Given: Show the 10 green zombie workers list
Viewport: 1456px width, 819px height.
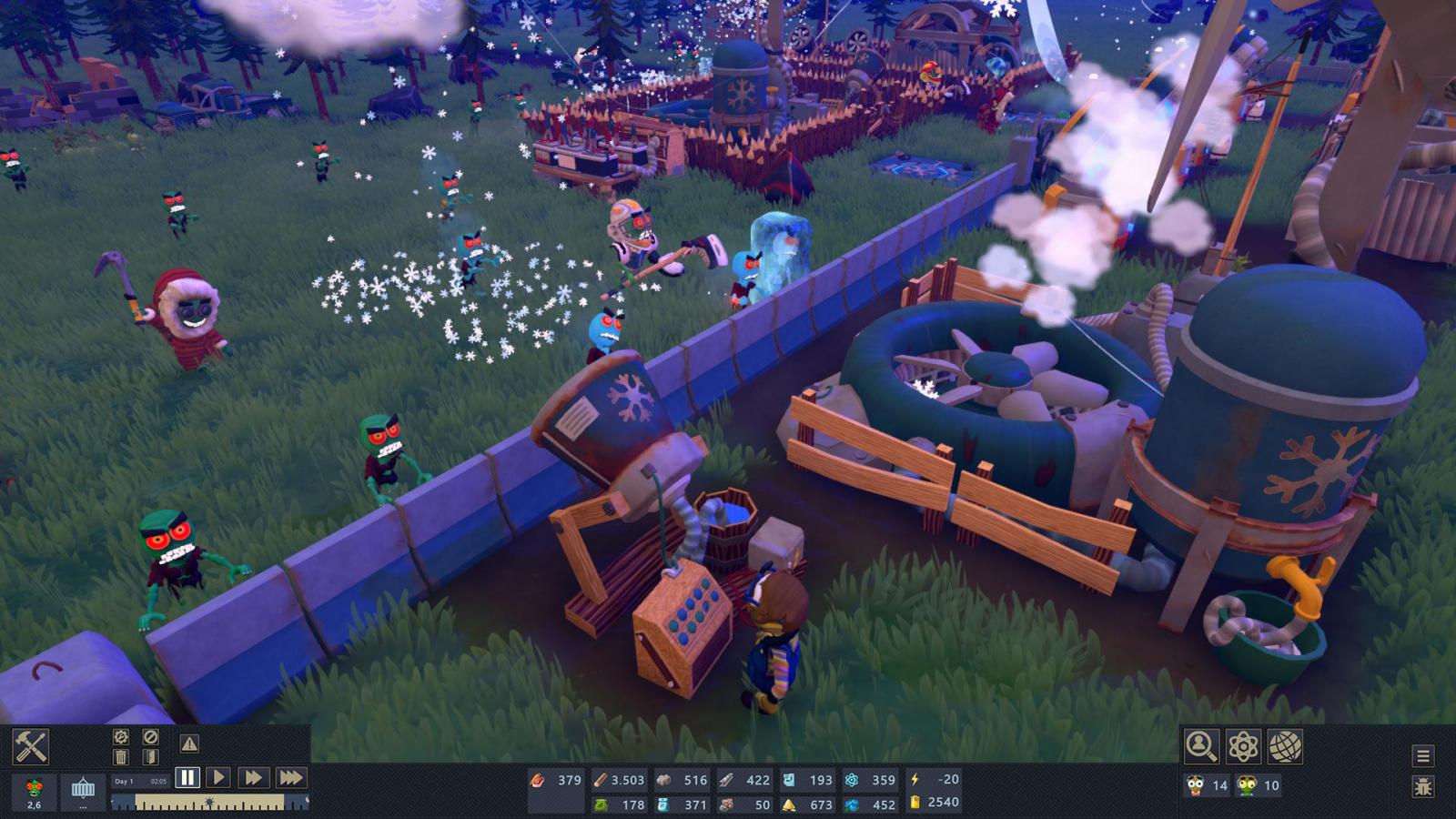Looking at the screenshot, I should click(x=1258, y=785).
